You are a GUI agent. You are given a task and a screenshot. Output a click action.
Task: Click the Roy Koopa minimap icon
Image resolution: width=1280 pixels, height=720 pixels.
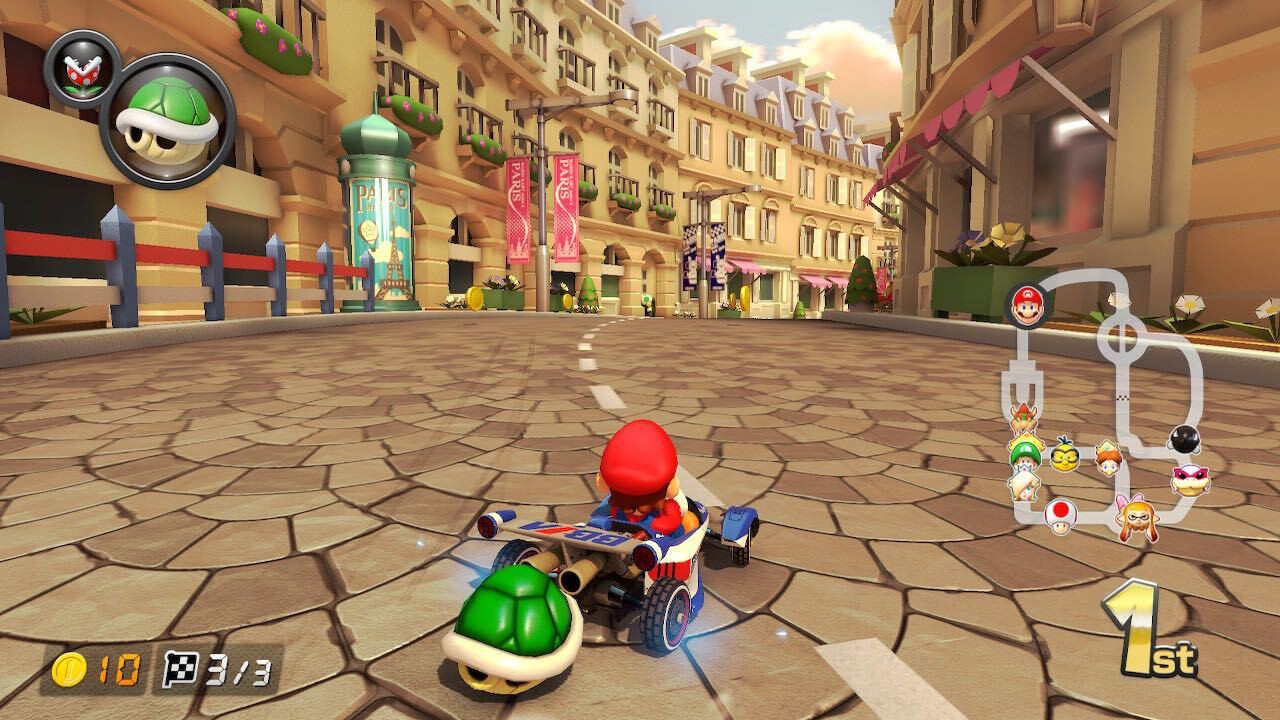pos(1189,479)
